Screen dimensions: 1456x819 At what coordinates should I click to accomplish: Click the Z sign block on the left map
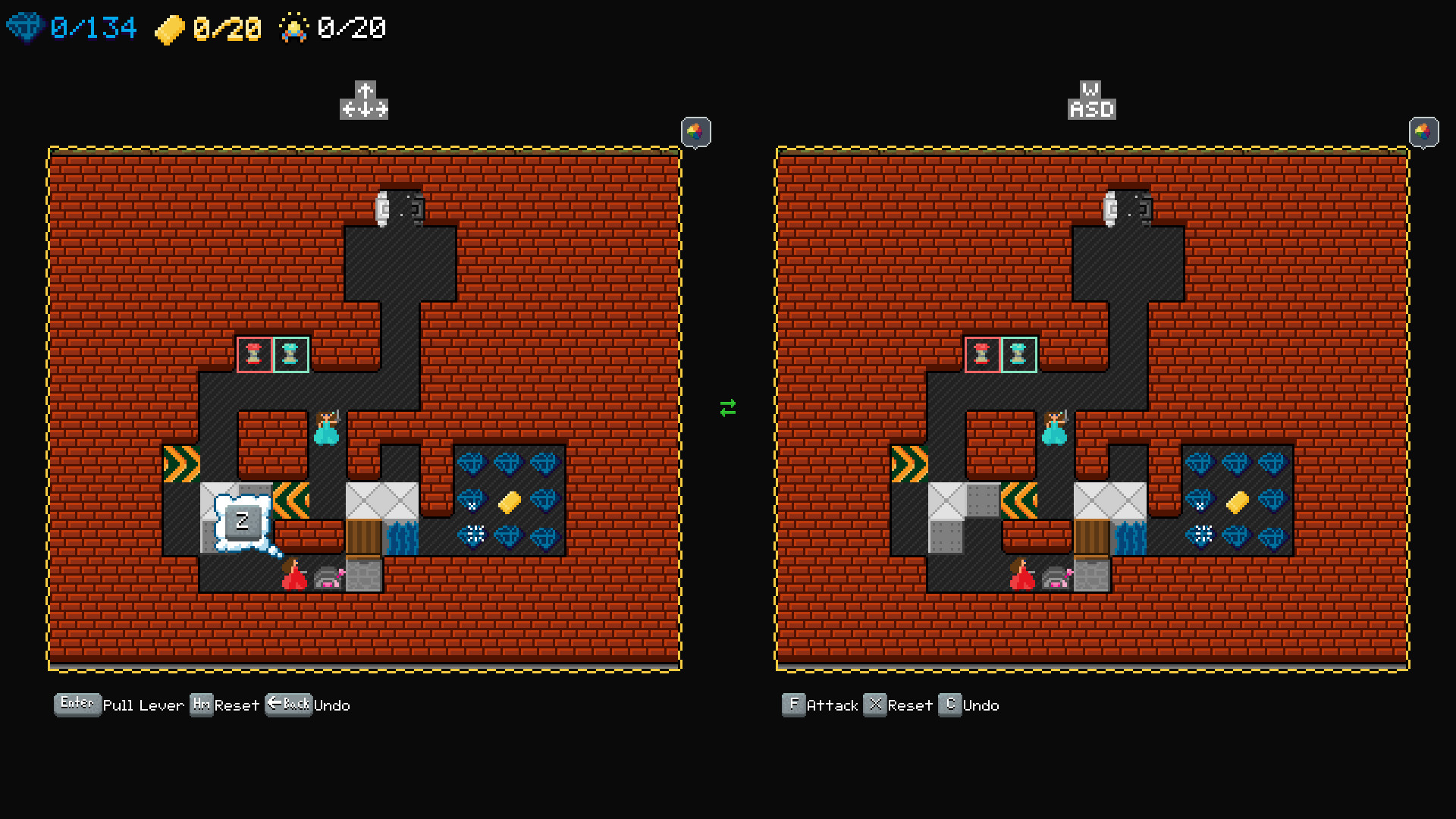tap(243, 521)
